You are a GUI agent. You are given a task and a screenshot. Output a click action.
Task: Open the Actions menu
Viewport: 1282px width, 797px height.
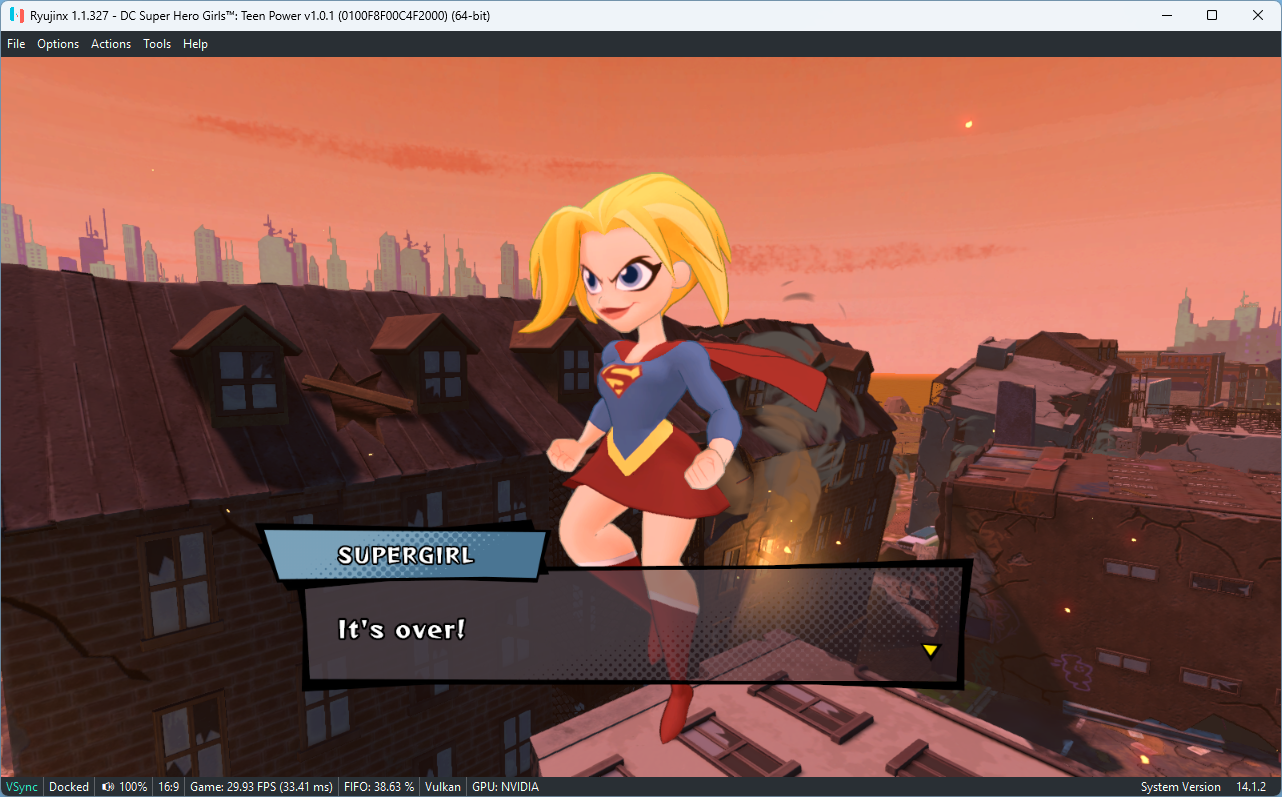click(110, 43)
